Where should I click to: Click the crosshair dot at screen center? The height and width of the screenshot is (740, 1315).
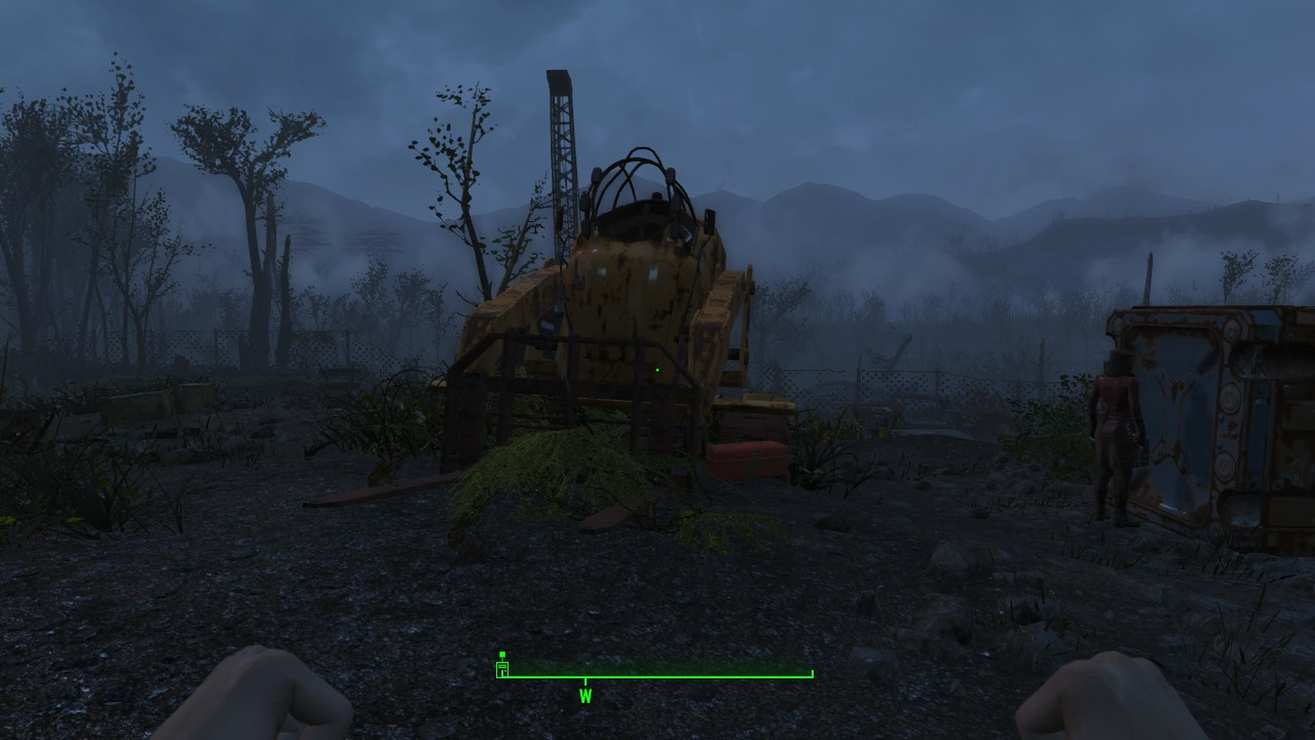pos(657,370)
